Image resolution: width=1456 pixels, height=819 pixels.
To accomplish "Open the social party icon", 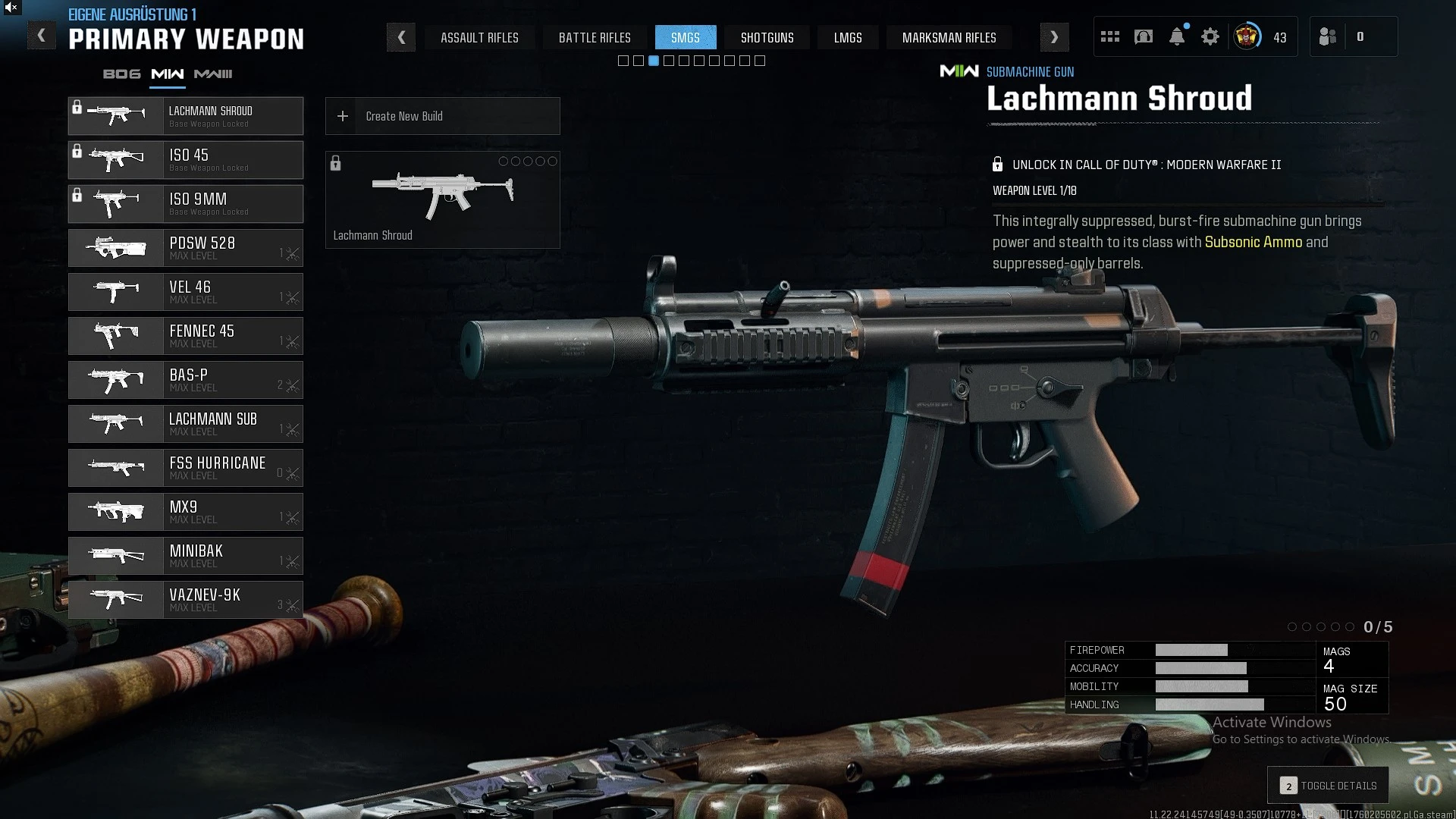I will pyautogui.click(x=1327, y=36).
